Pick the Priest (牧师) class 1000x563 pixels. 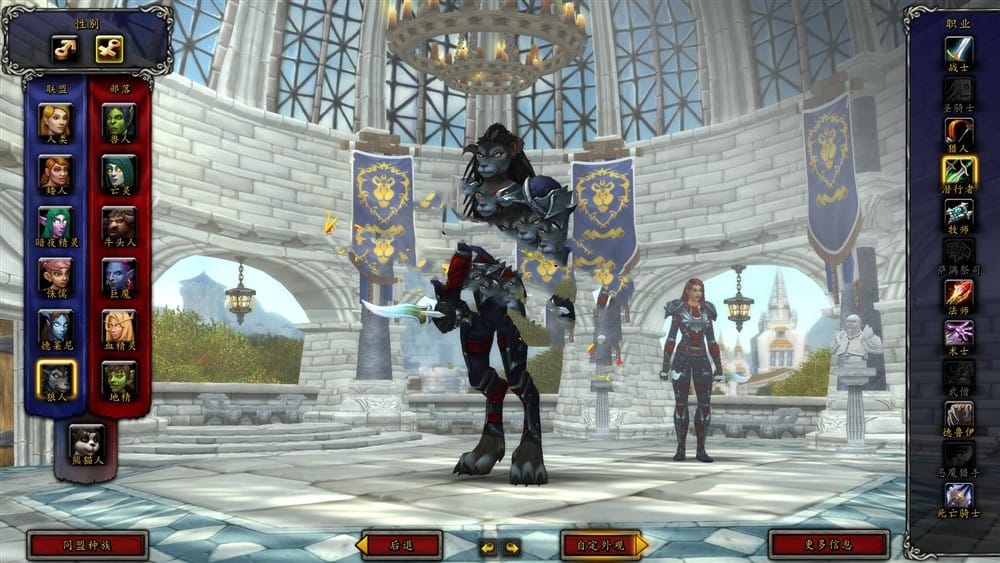point(959,212)
